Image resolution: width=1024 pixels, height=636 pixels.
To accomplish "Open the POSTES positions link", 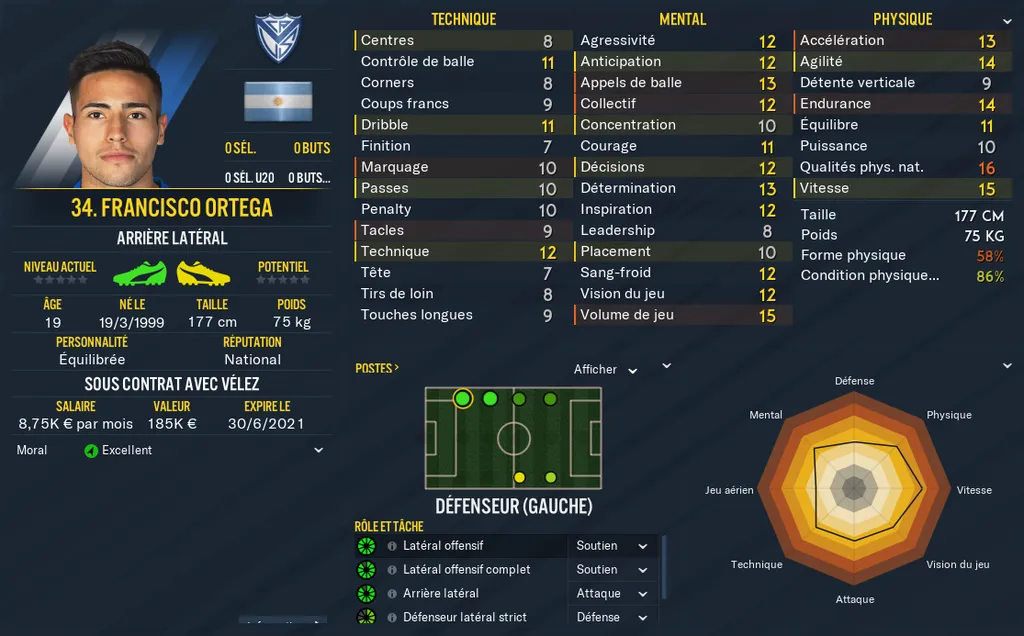I will [x=377, y=368].
